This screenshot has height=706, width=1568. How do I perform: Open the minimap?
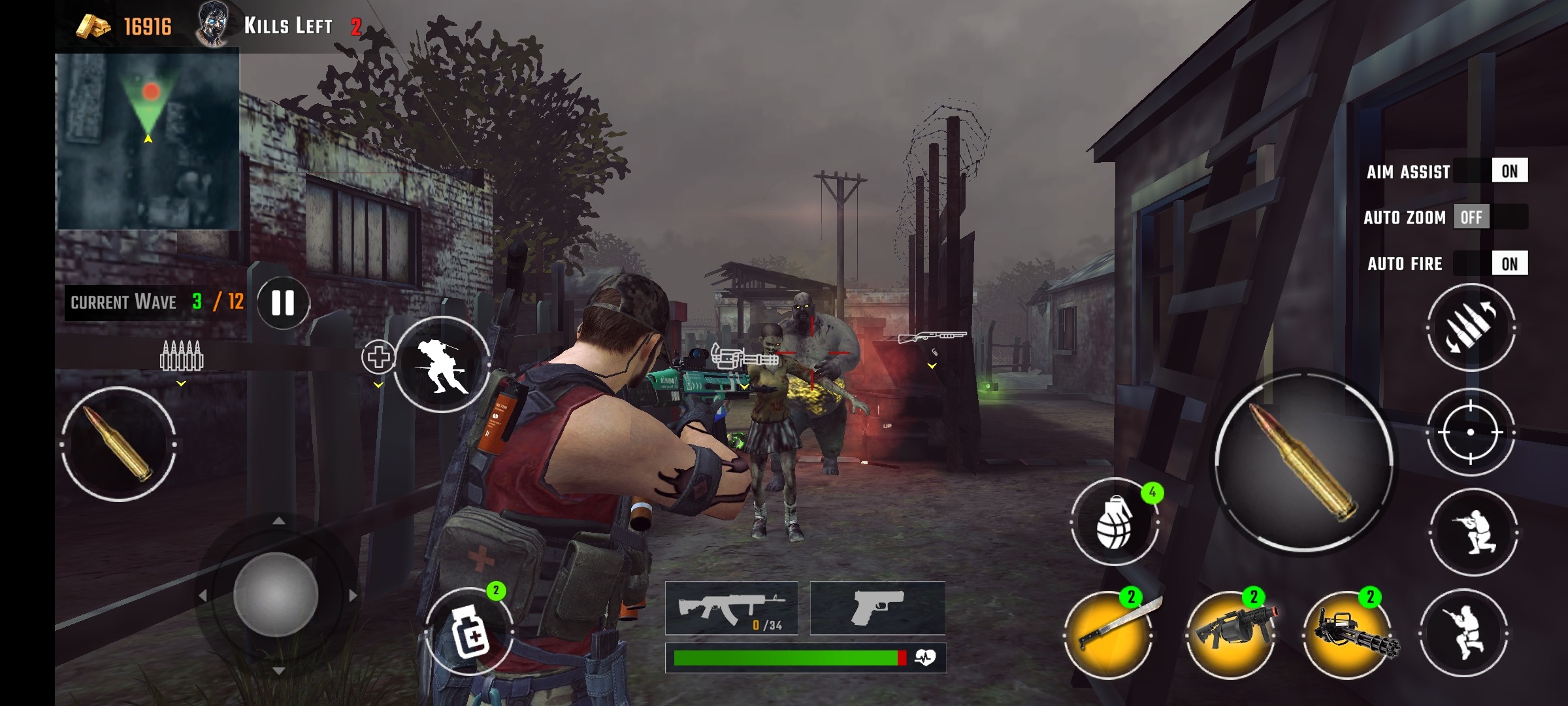(148, 141)
